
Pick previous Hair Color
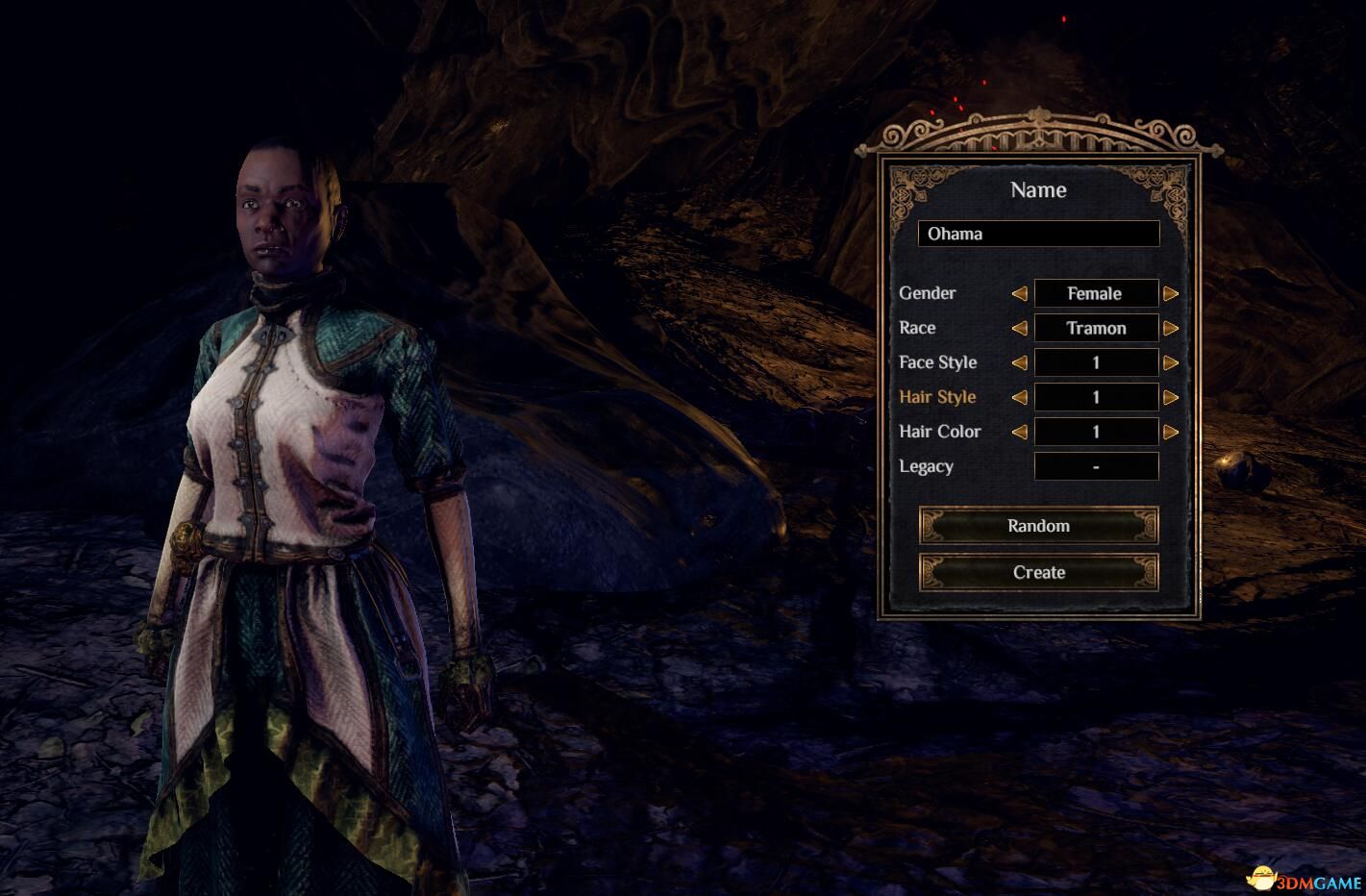1019,432
